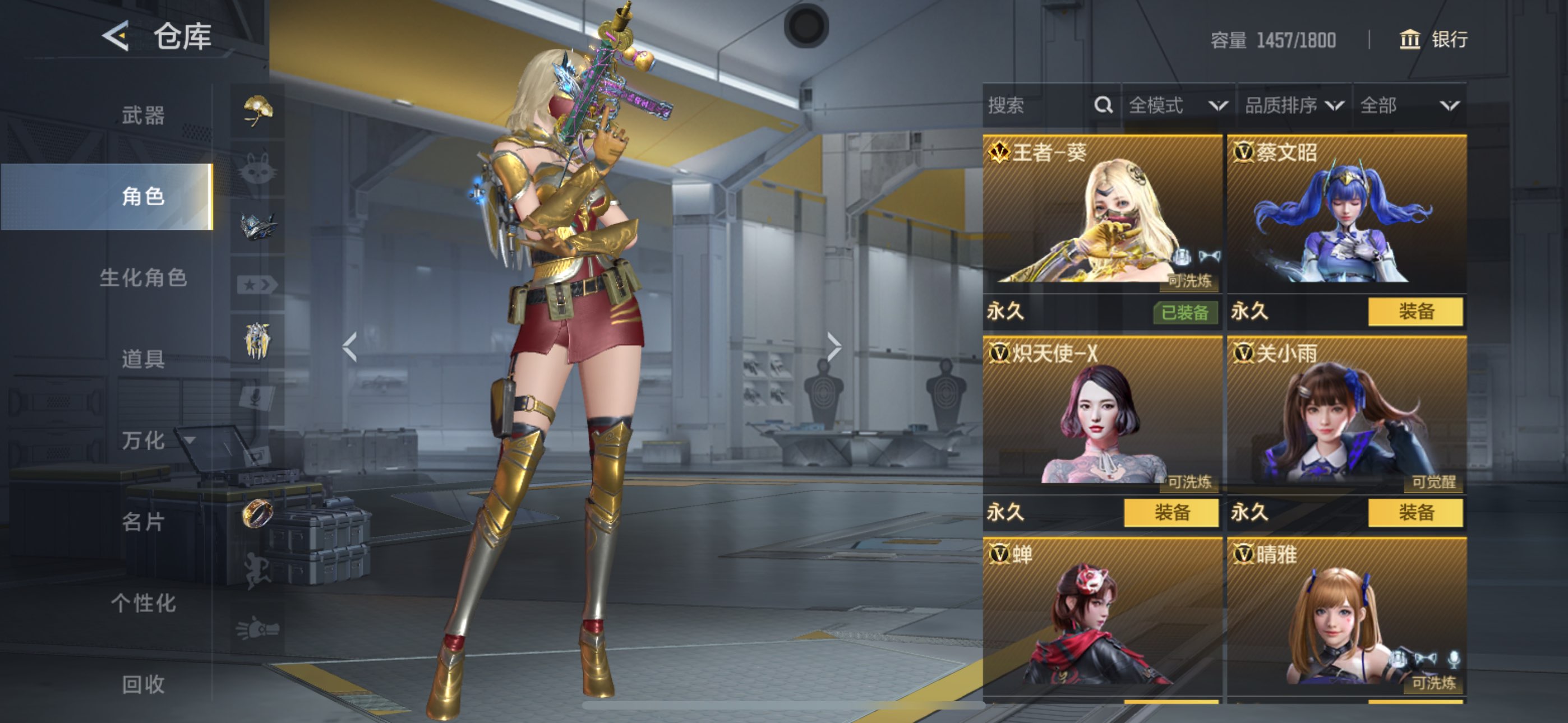The height and width of the screenshot is (723, 1568).
Task: Open the 回收 section
Action: click(x=143, y=684)
